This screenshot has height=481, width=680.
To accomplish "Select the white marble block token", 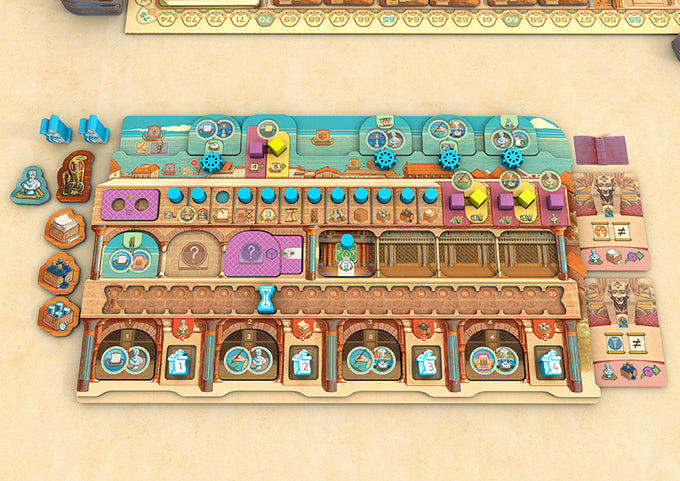I will [x=66, y=229].
